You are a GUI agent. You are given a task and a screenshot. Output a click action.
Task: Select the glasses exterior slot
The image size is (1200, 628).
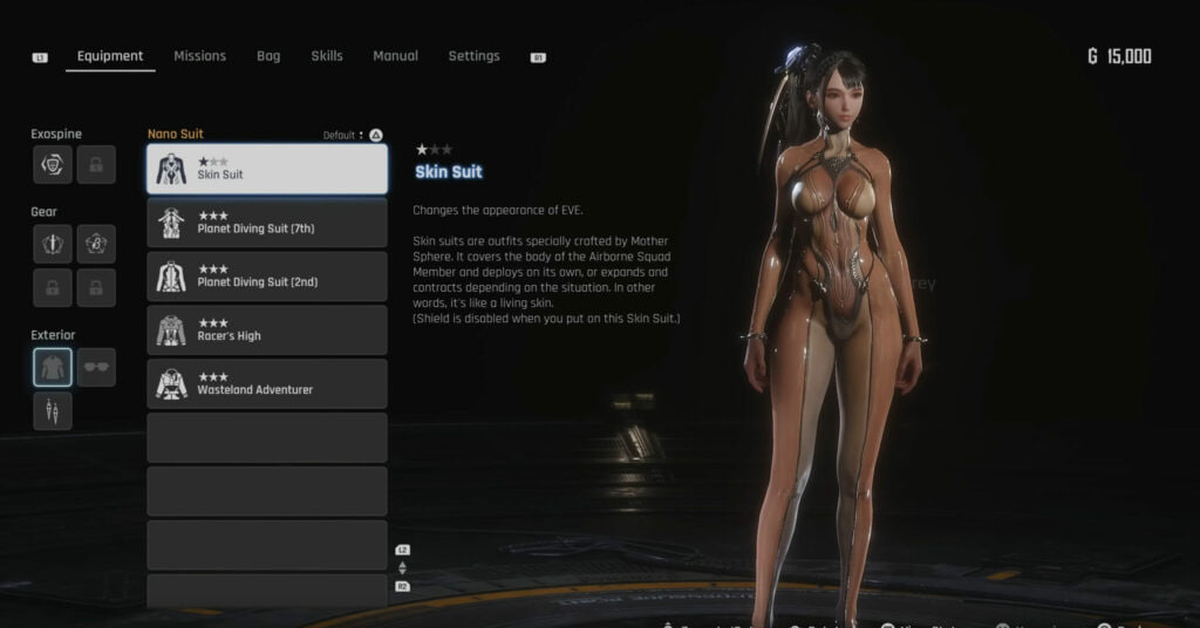point(97,368)
